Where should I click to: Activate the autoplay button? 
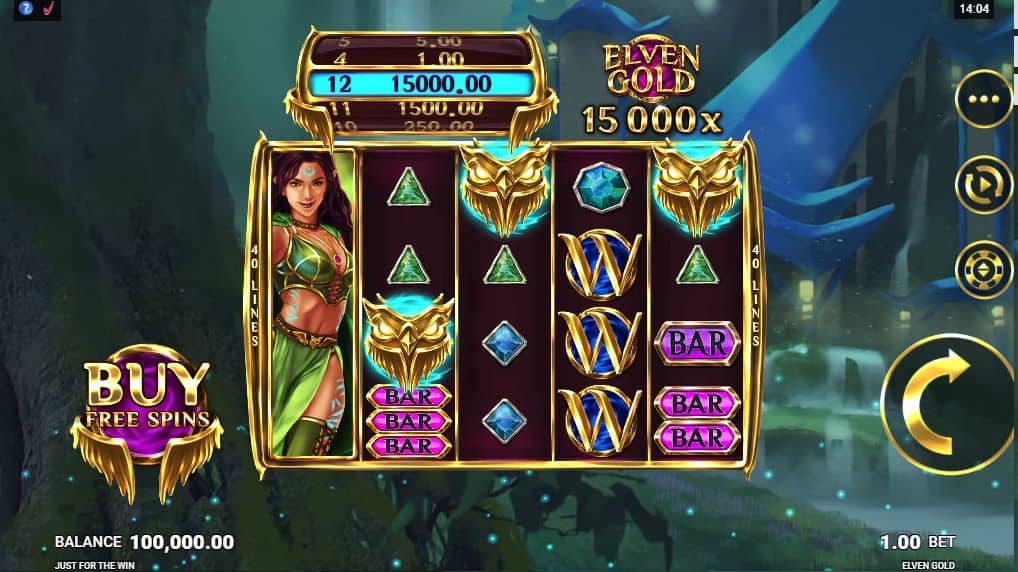[984, 185]
